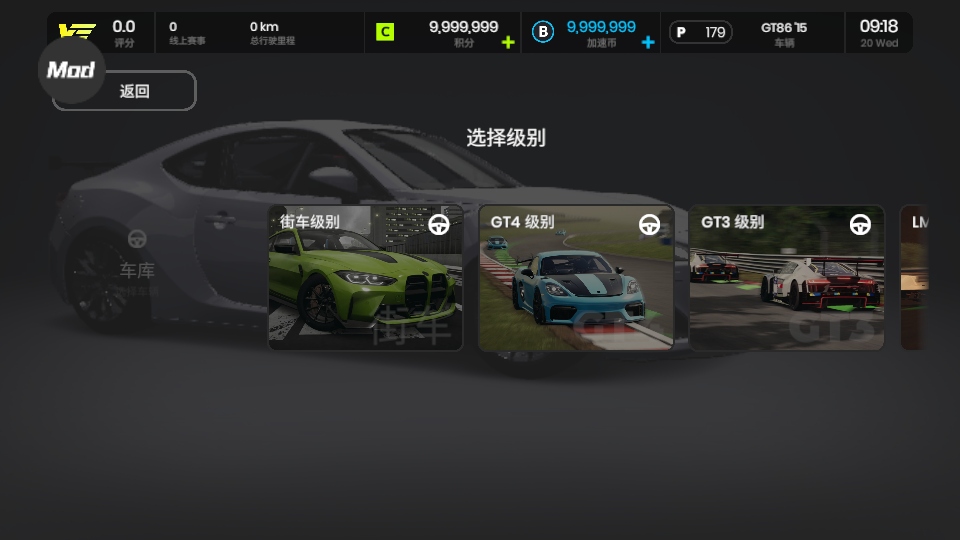Add more 积分 with the green plus
Image resolution: width=960 pixels, height=540 pixels.
pos(508,42)
